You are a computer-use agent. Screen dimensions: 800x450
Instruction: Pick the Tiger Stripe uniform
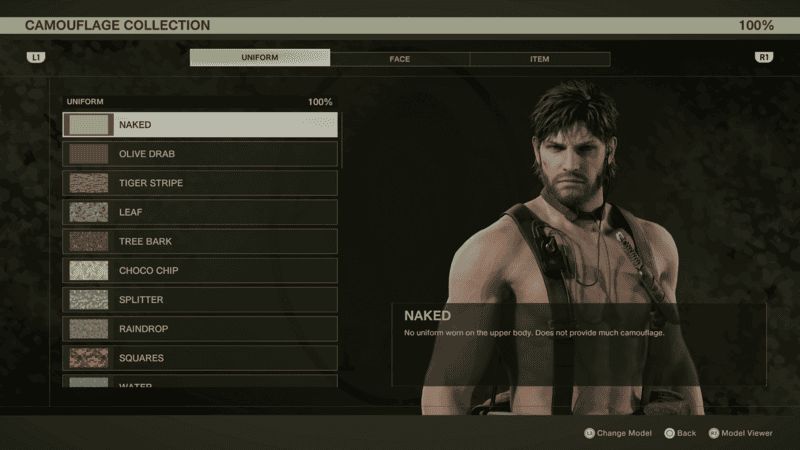coord(200,183)
